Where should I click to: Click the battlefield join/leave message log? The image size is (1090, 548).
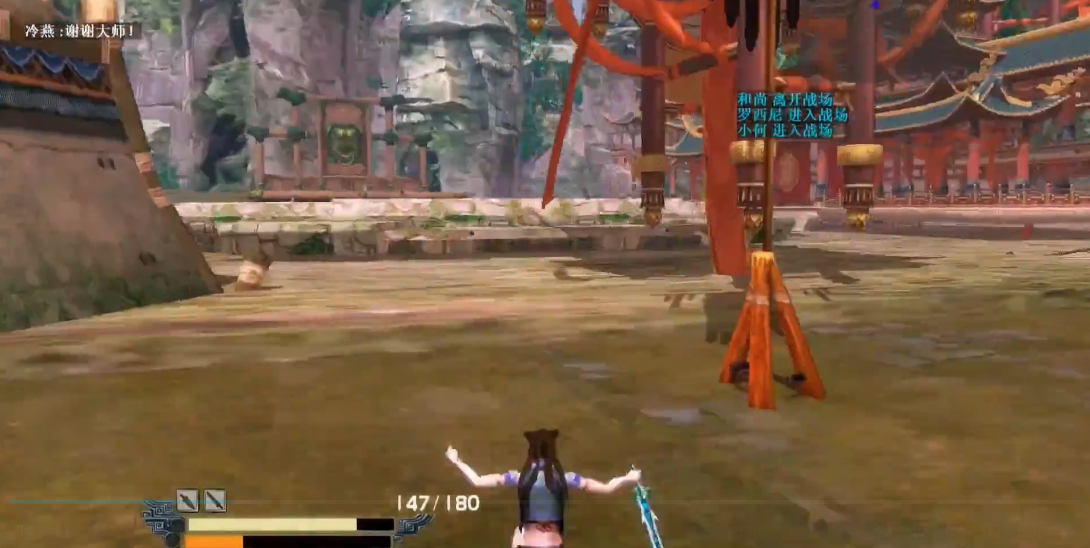pos(791,115)
